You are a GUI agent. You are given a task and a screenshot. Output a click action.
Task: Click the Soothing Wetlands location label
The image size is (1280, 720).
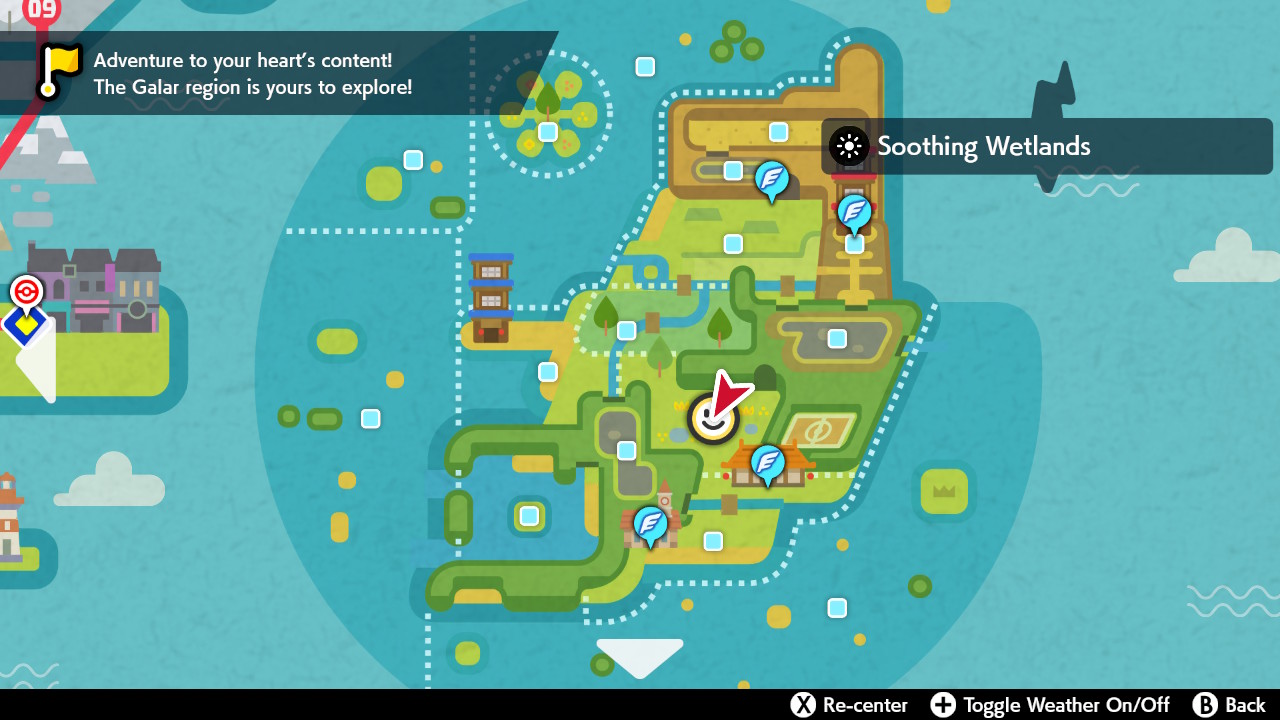click(x=984, y=146)
